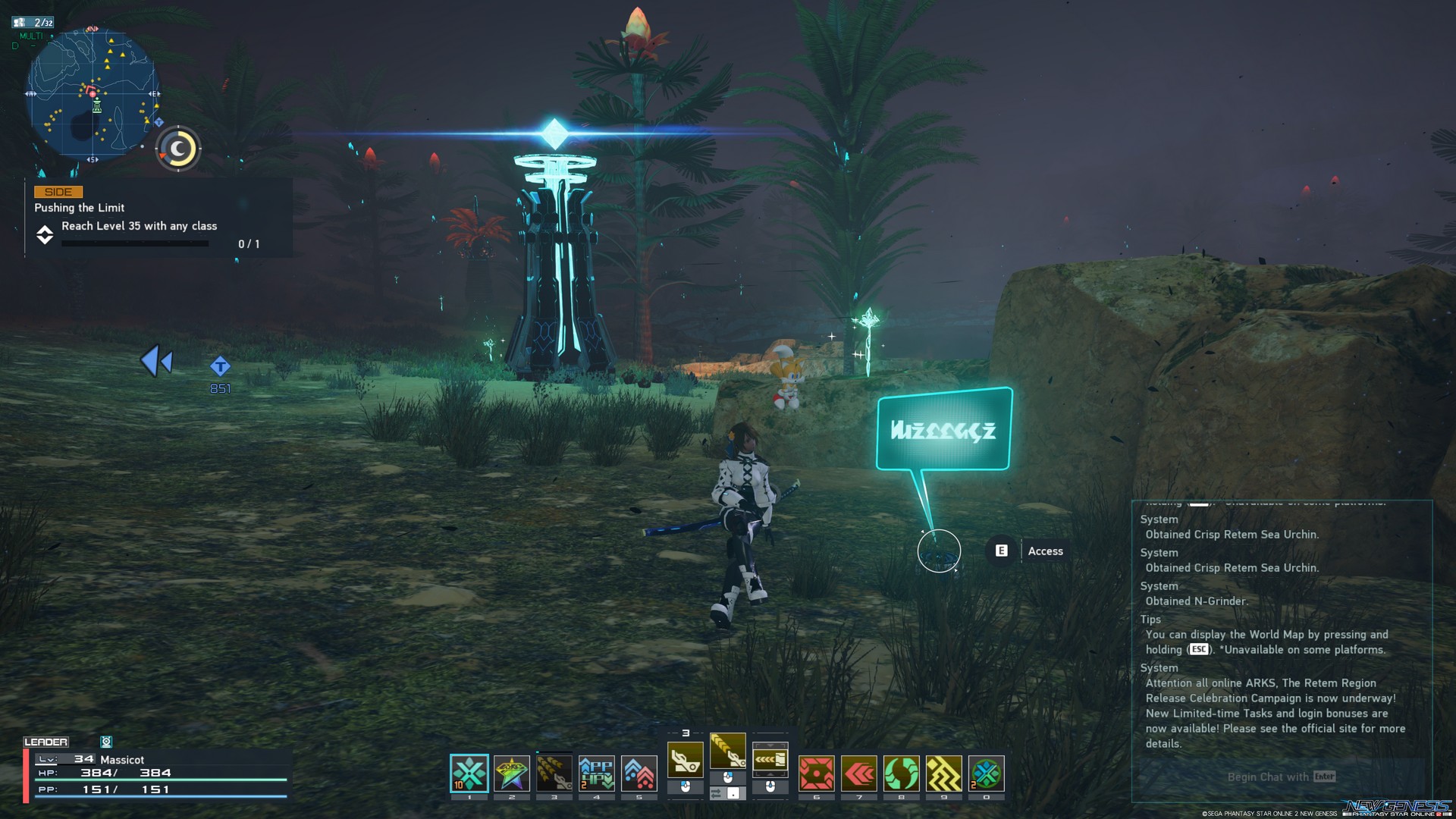The height and width of the screenshot is (819, 1456).
Task: Select the LEADER label on the party frame
Action: pyautogui.click(x=47, y=742)
